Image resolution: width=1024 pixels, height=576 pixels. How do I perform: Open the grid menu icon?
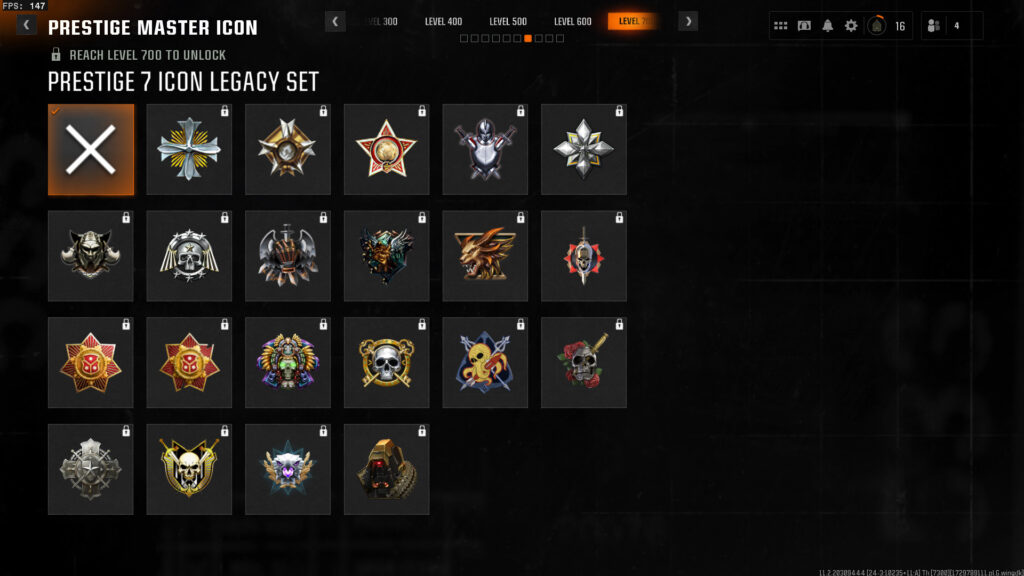click(x=781, y=26)
